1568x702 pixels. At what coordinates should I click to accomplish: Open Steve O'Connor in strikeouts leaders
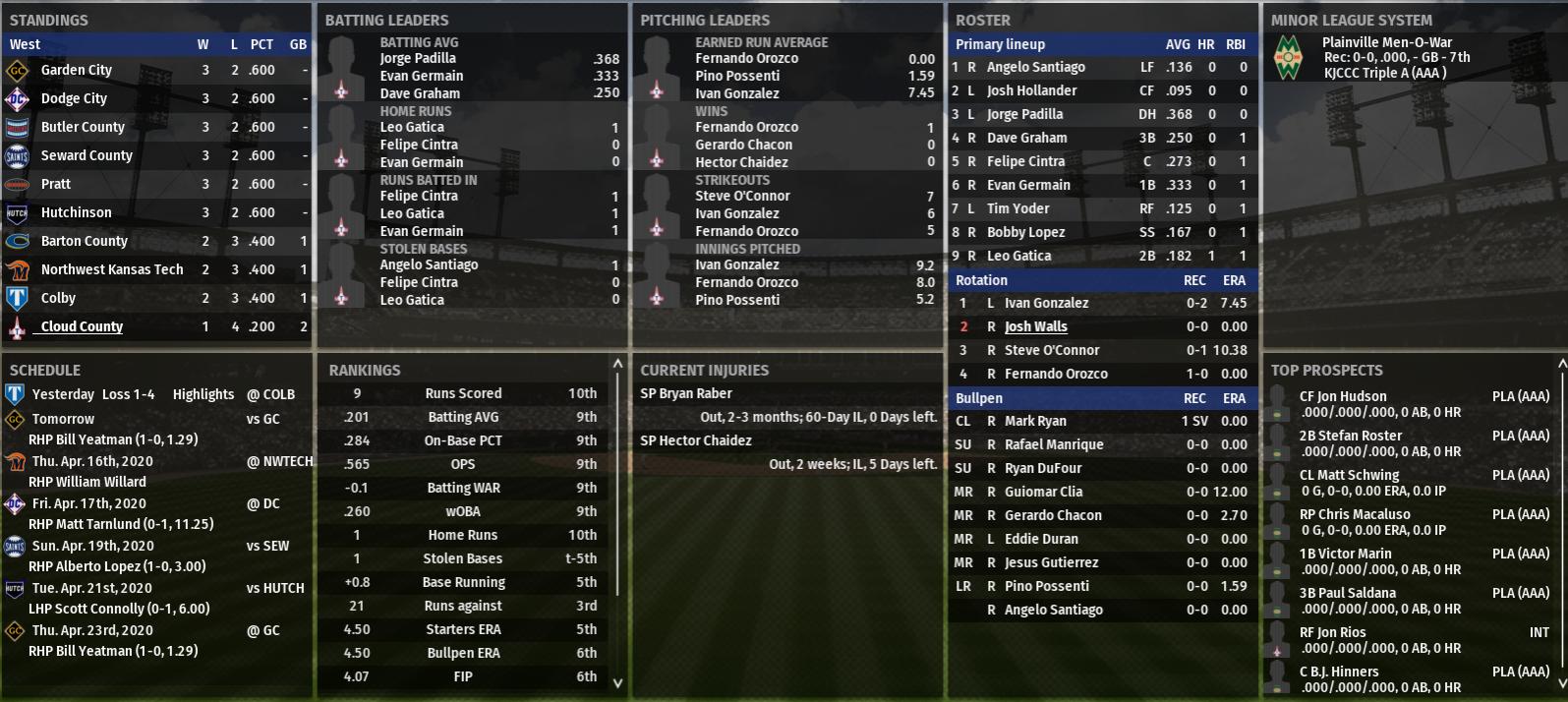[742, 196]
